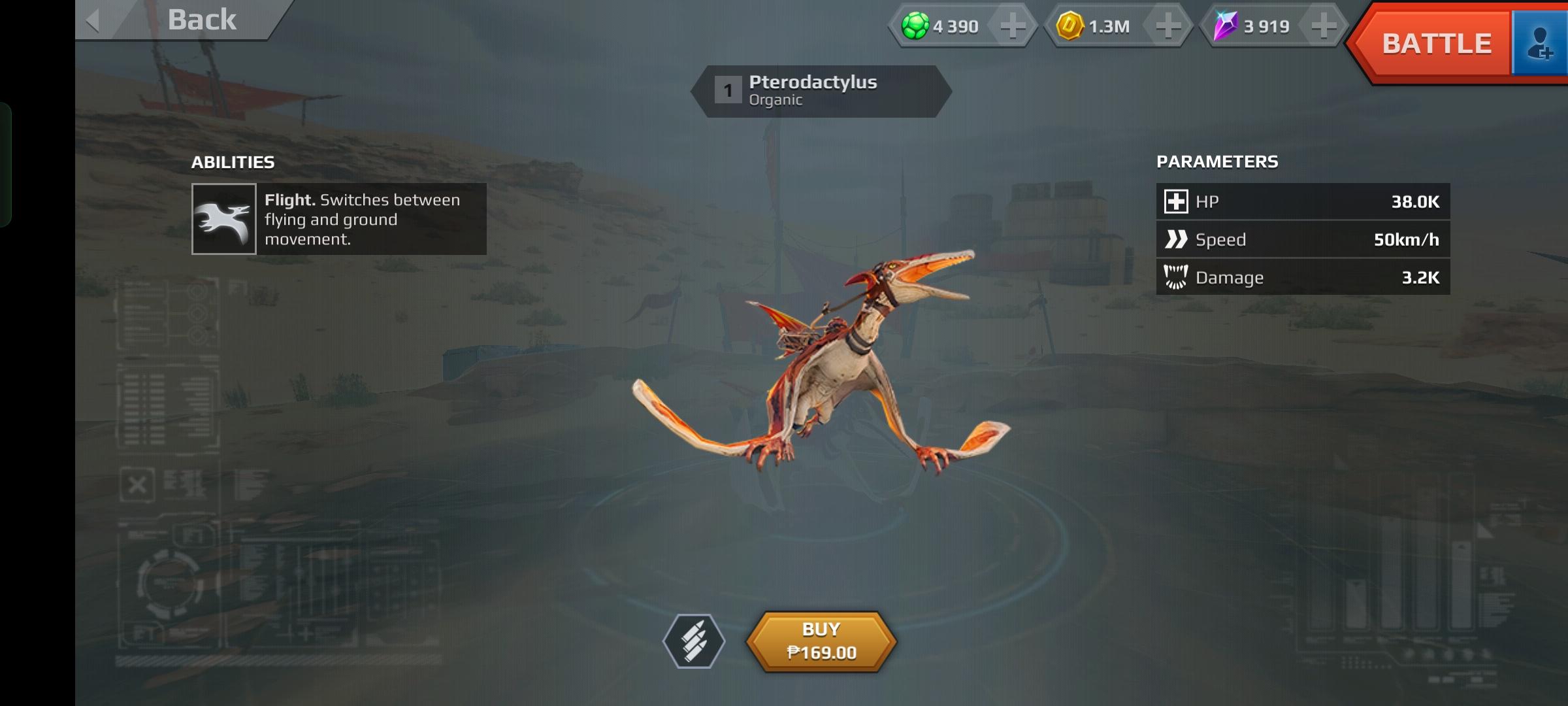Add more purple crystals with plus button

click(1324, 27)
